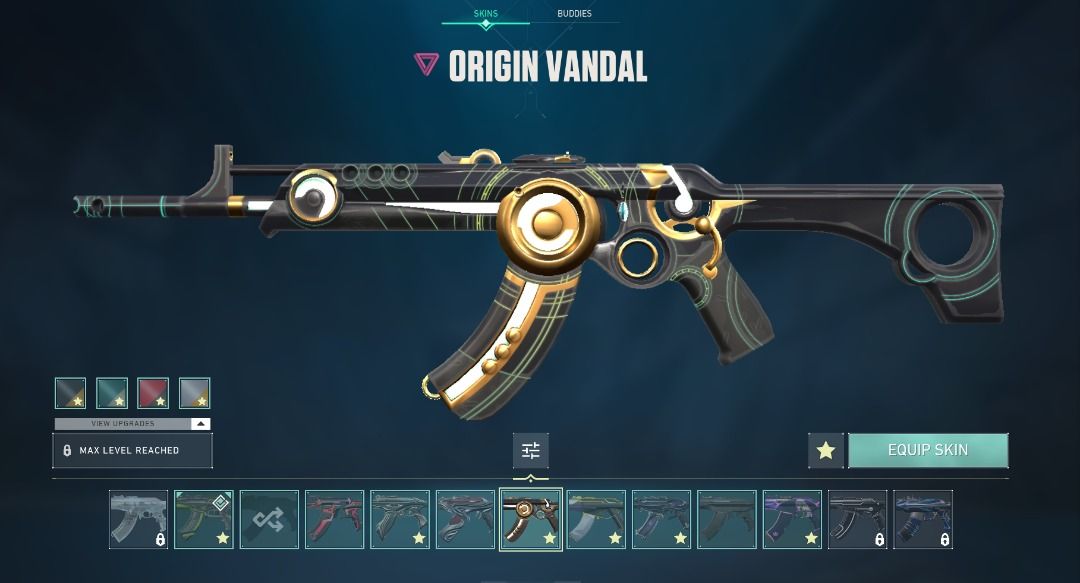Select the random shuffle skin tile

[269, 519]
